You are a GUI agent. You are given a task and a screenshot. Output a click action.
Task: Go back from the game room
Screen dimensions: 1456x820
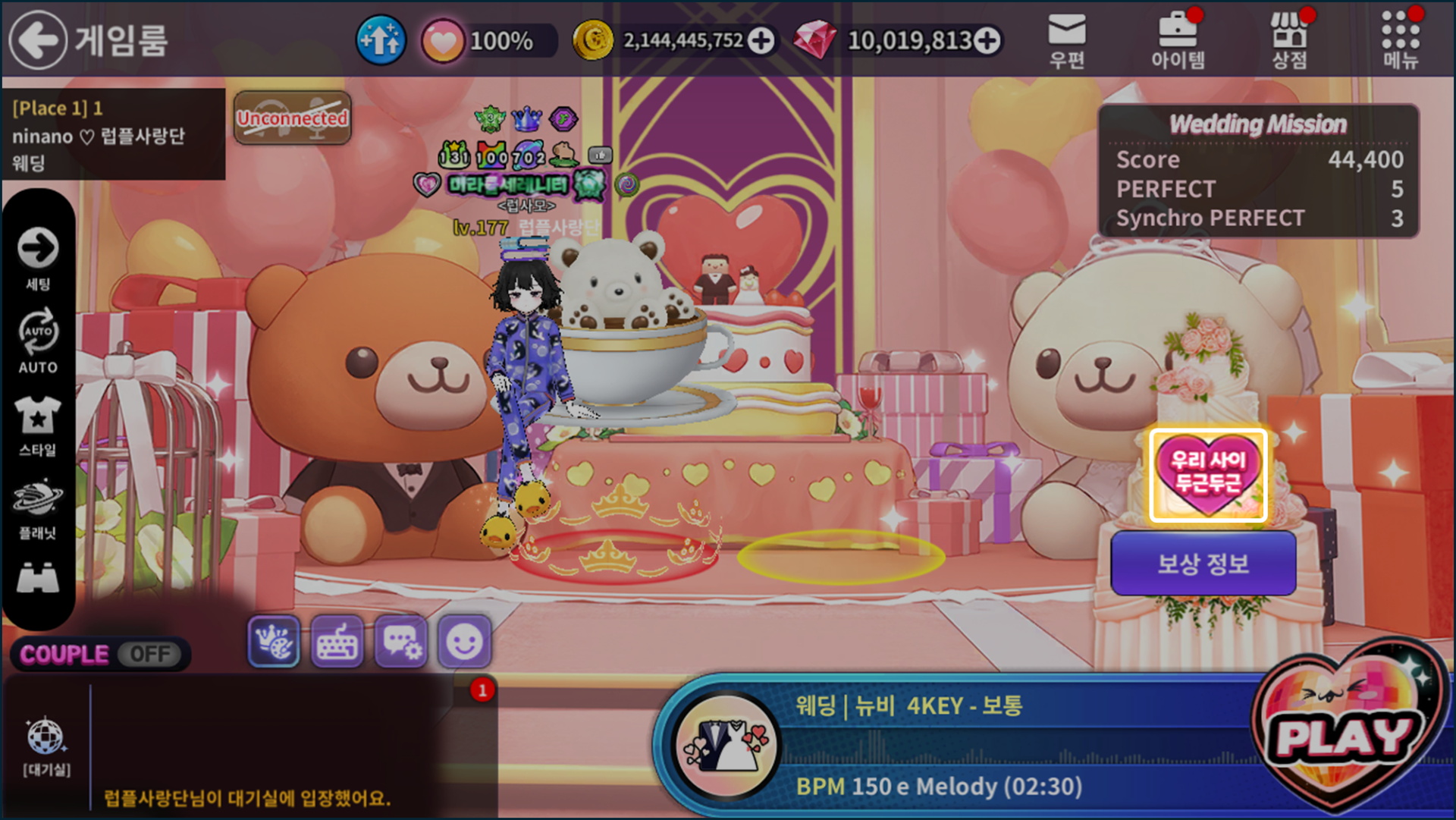tap(38, 39)
